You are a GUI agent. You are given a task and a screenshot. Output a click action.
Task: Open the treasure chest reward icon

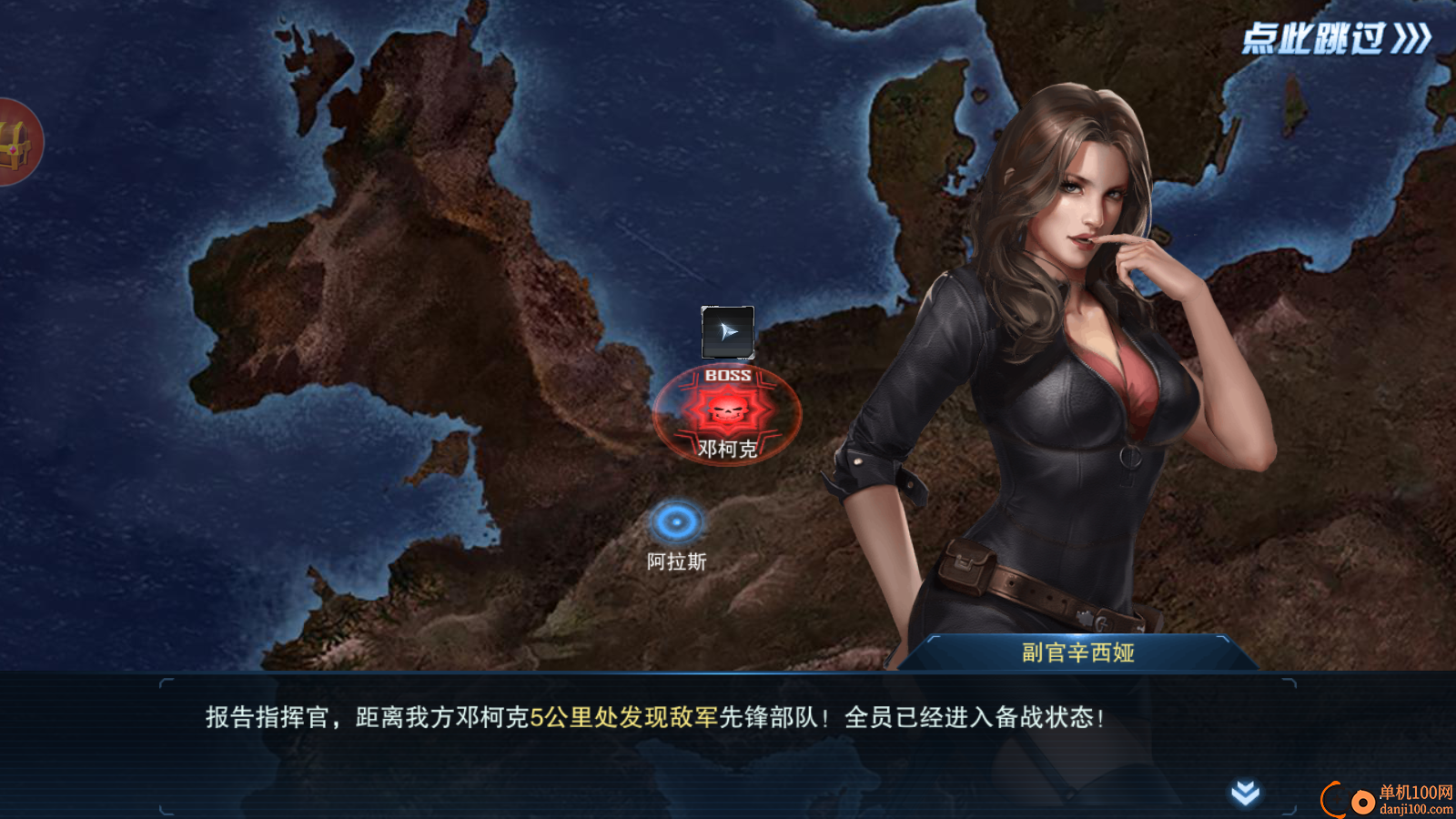[x=13, y=146]
